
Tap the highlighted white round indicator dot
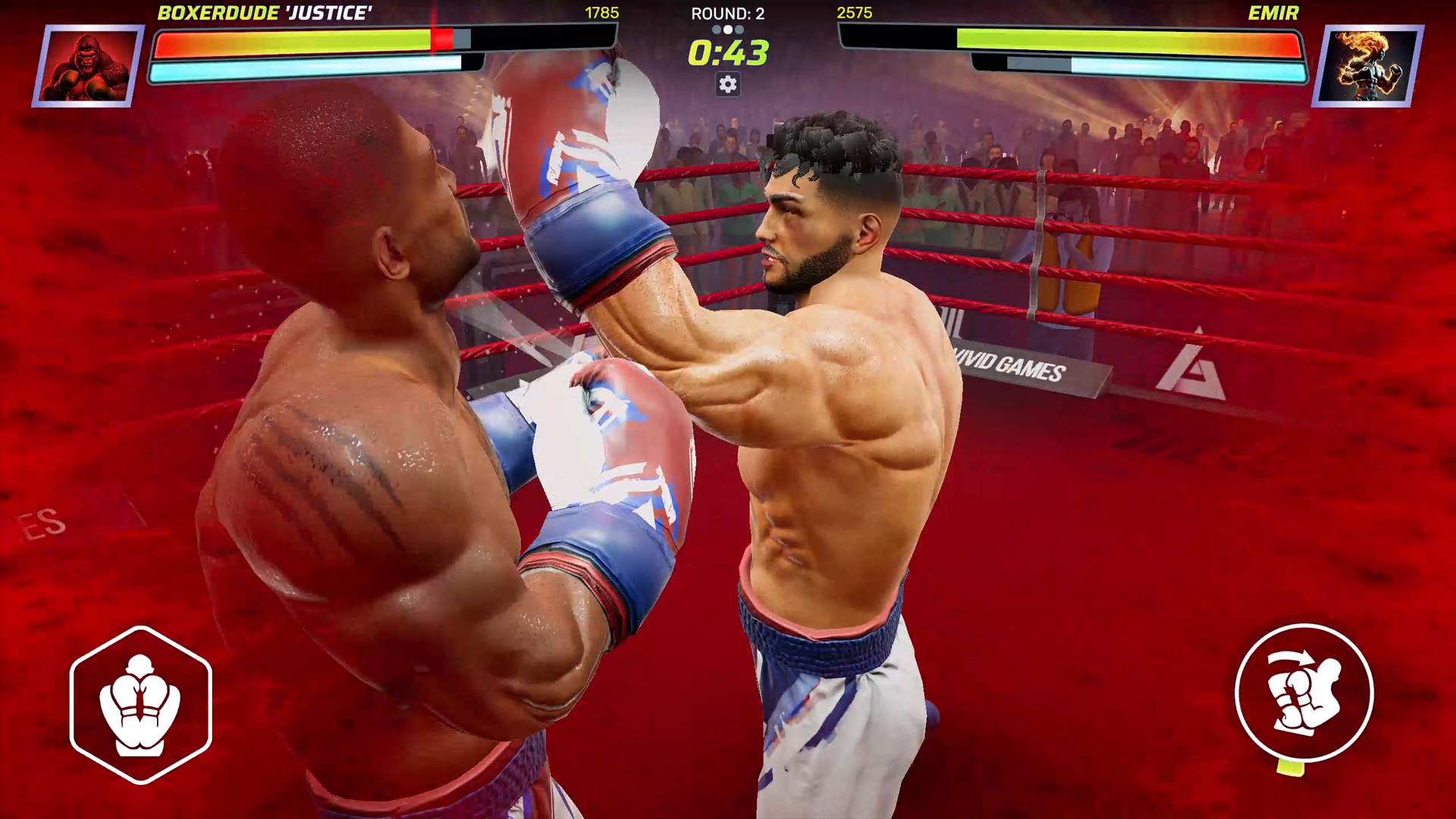[728, 30]
